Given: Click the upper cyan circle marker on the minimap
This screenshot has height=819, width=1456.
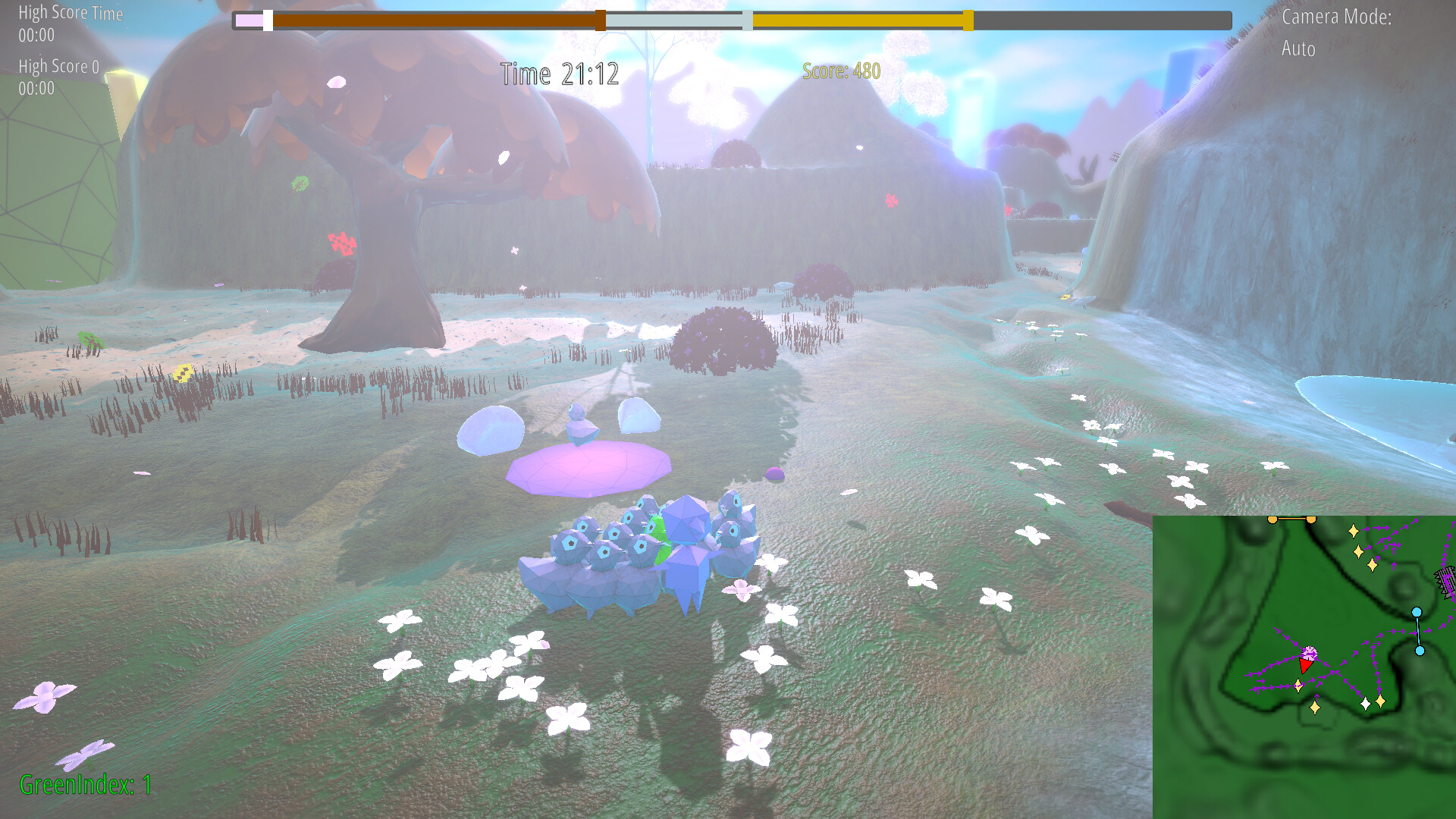Looking at the screenshot, I should point(1417,613).
